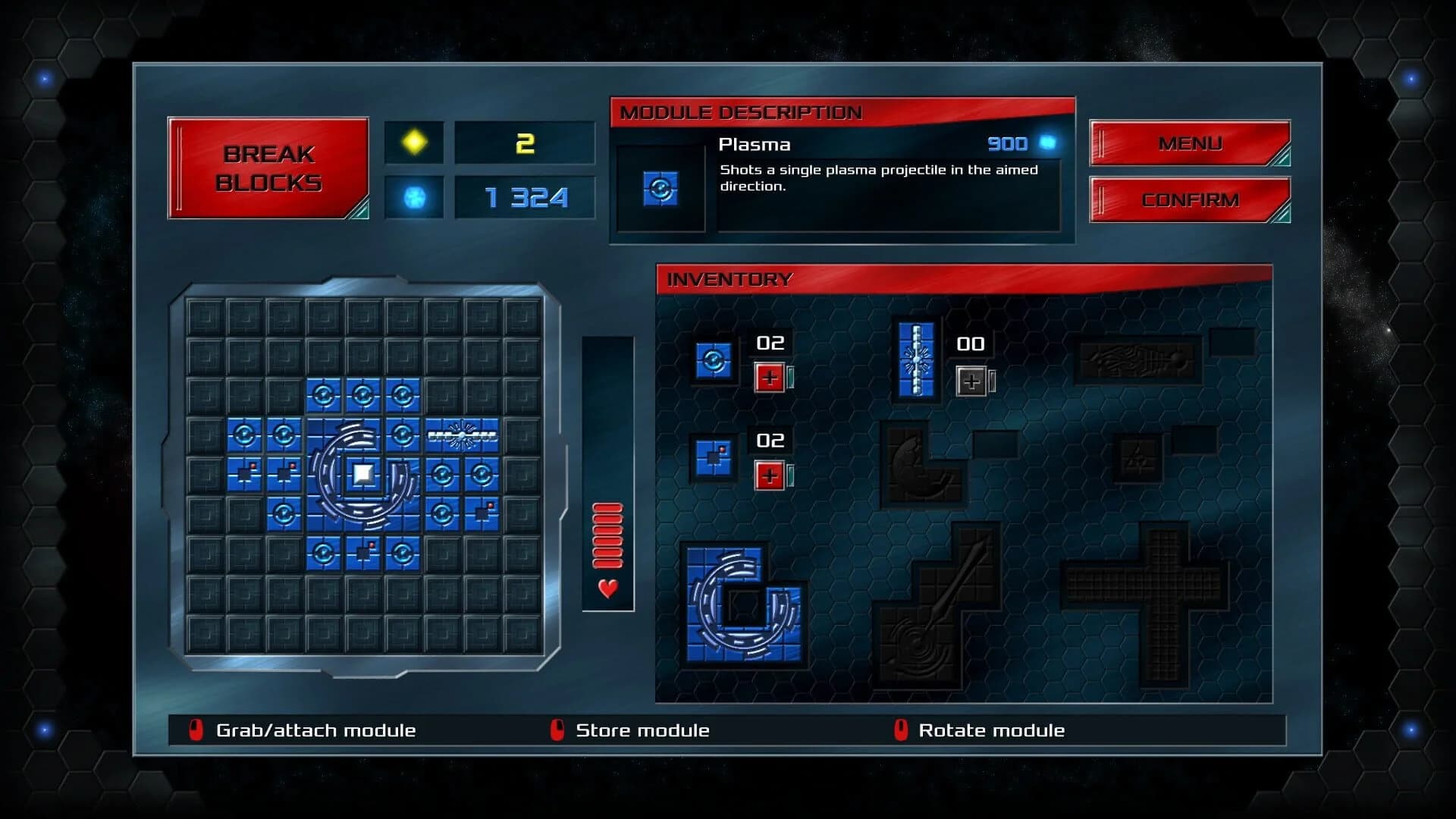Click the mouse icon for Grab/attach module

(x=196, y=730)
